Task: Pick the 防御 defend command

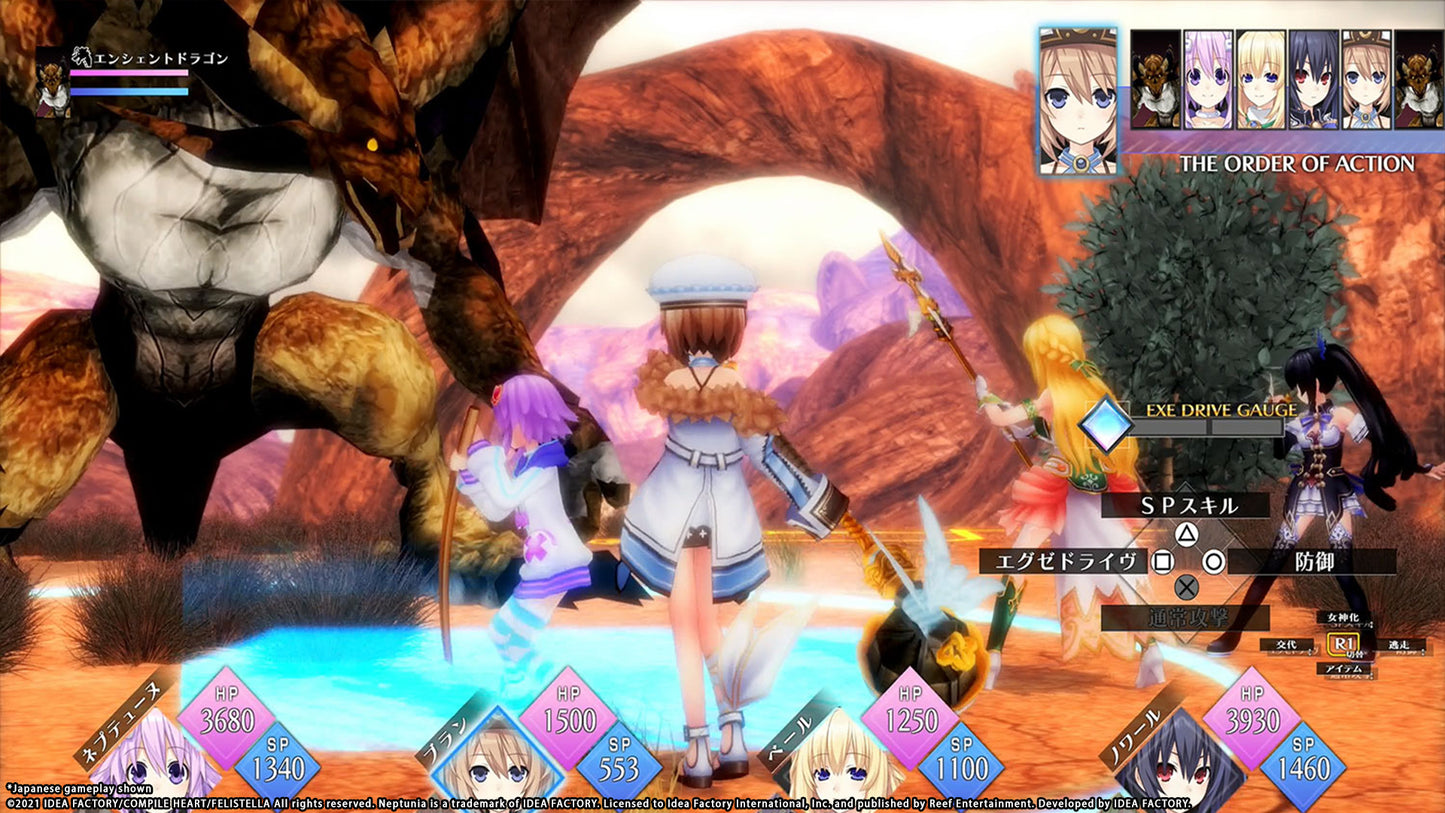Action: coord(1309,561)
